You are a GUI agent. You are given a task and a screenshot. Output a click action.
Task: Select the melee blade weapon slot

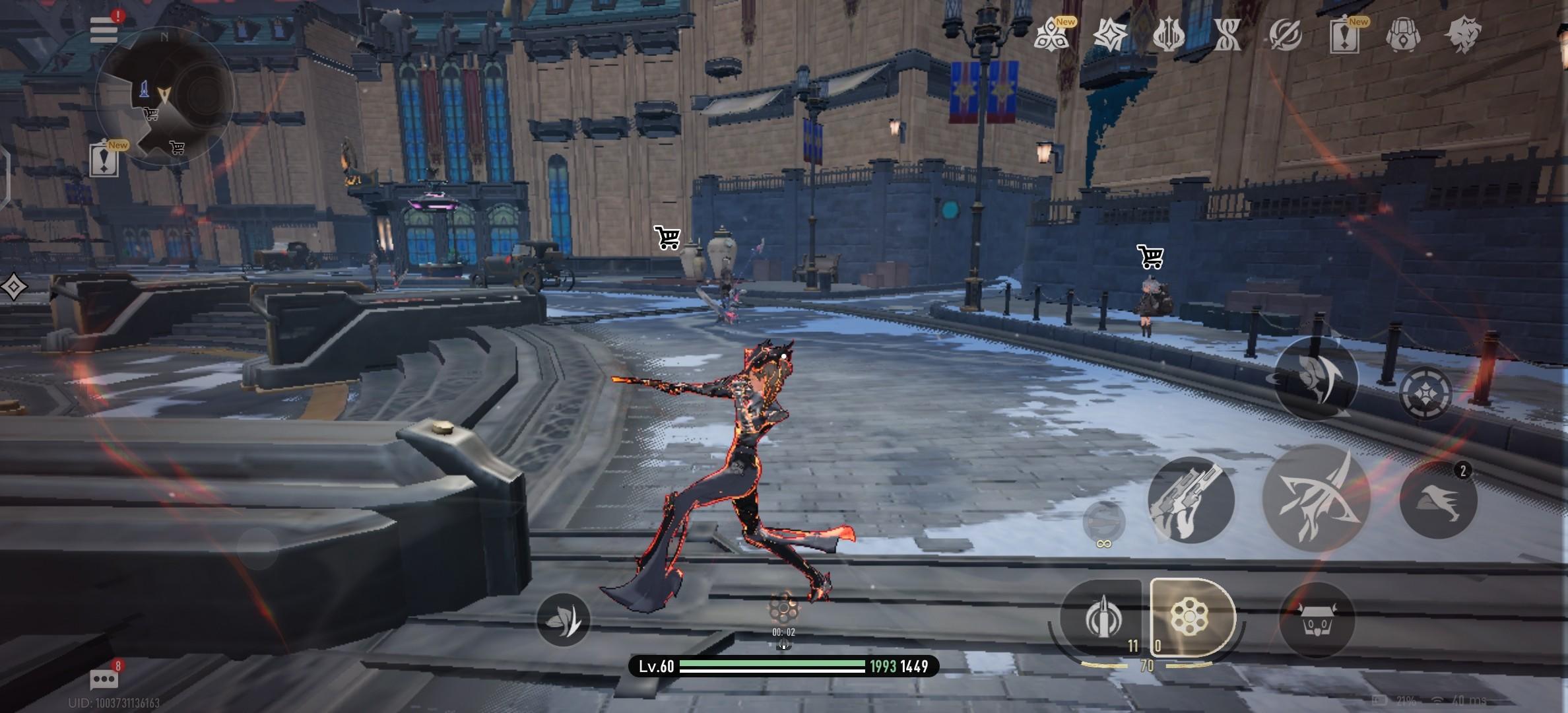click(1101, 619)
